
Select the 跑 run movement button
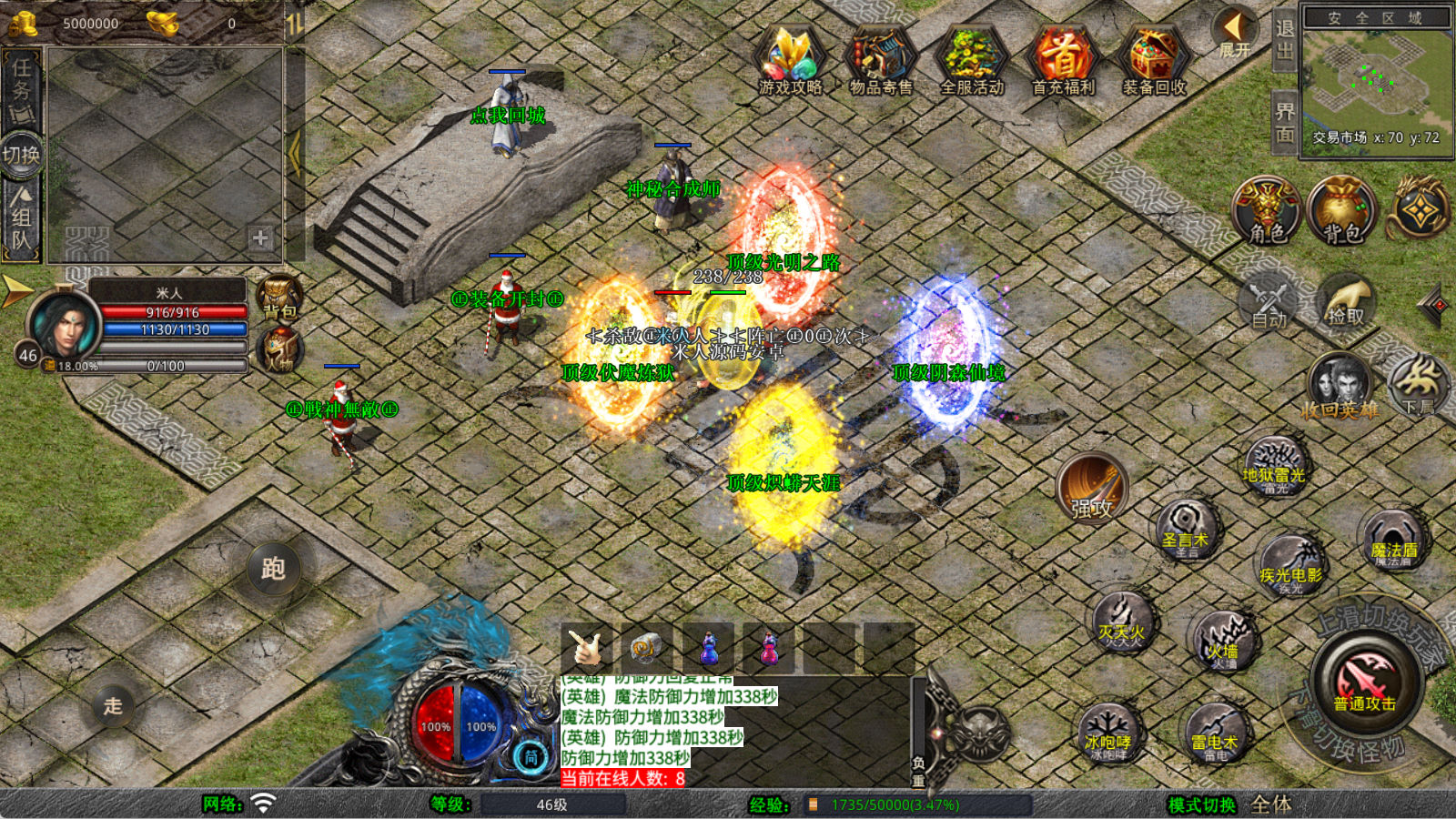click(x=273, y=569)
